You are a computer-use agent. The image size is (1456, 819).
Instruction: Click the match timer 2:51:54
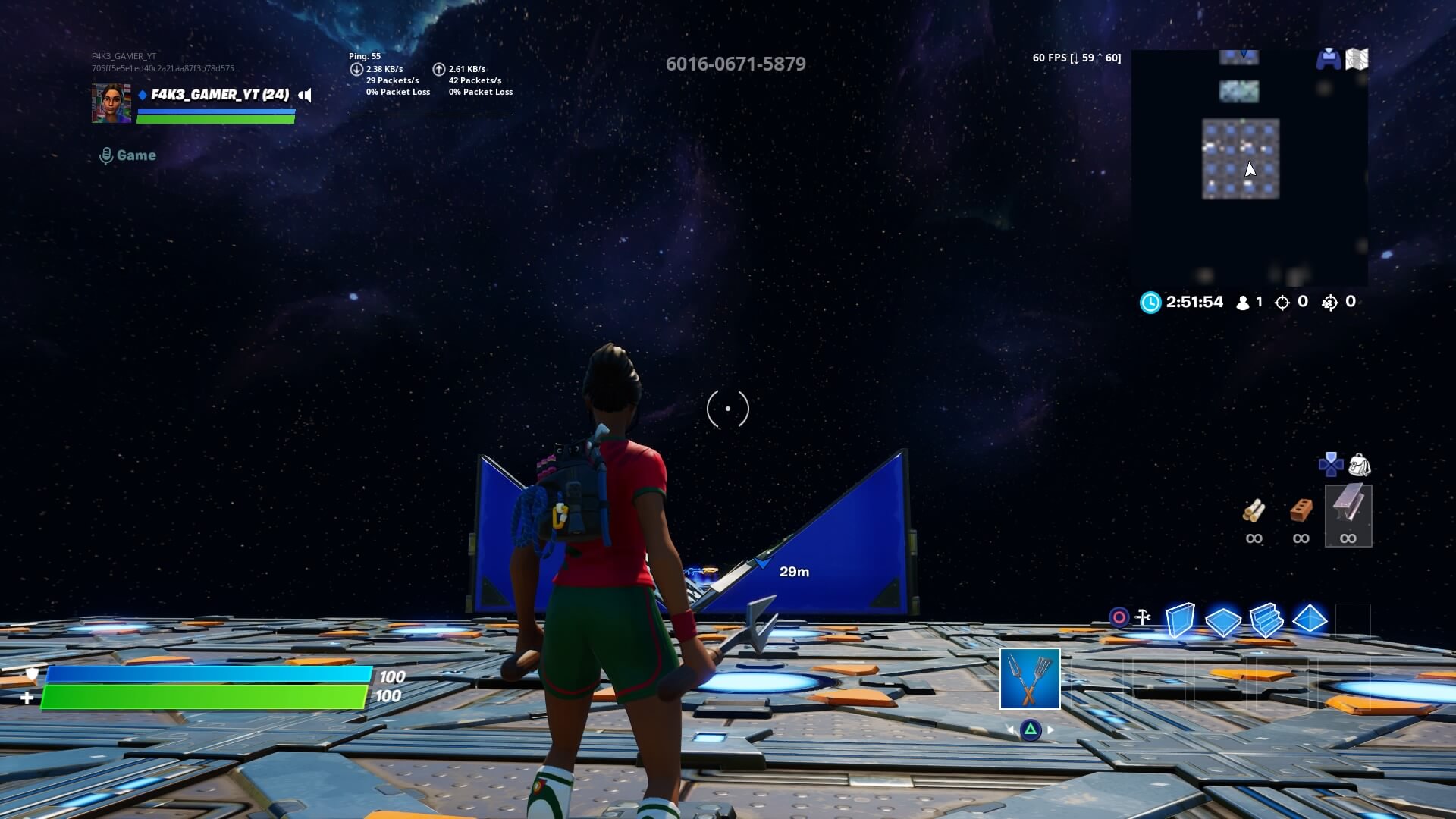tap(1194, 302)
